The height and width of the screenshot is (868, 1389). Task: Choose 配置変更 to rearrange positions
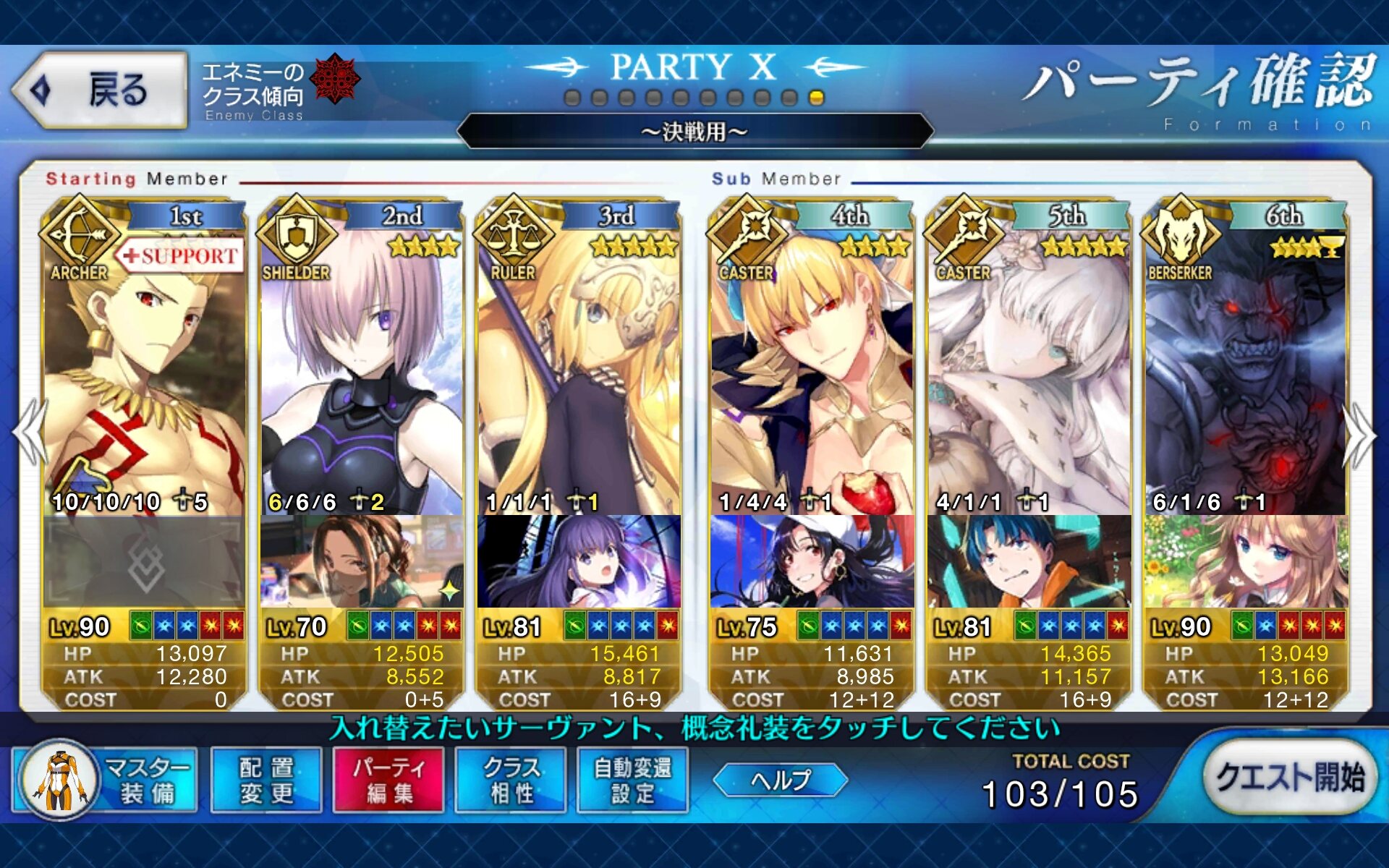(x=266, y=780)
